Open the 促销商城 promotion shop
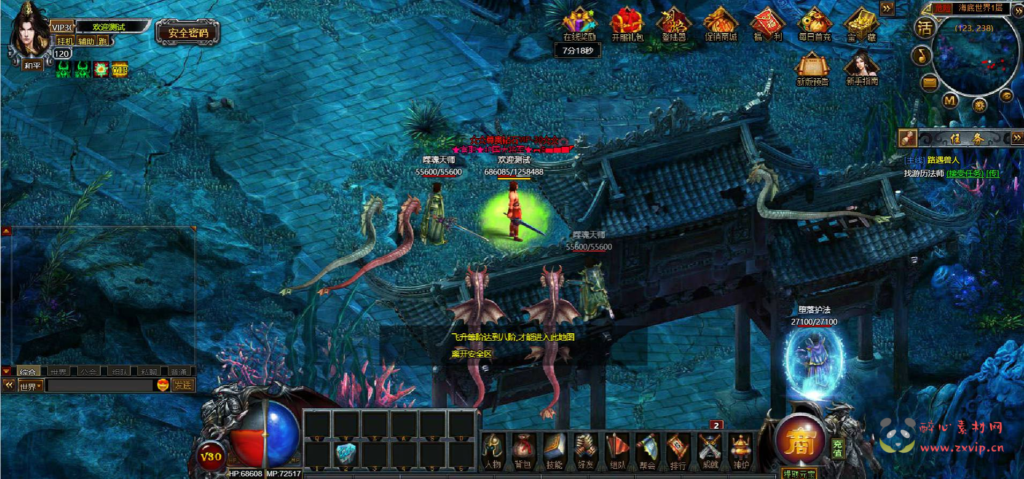Screen dimensions: 1024x479 719,24
